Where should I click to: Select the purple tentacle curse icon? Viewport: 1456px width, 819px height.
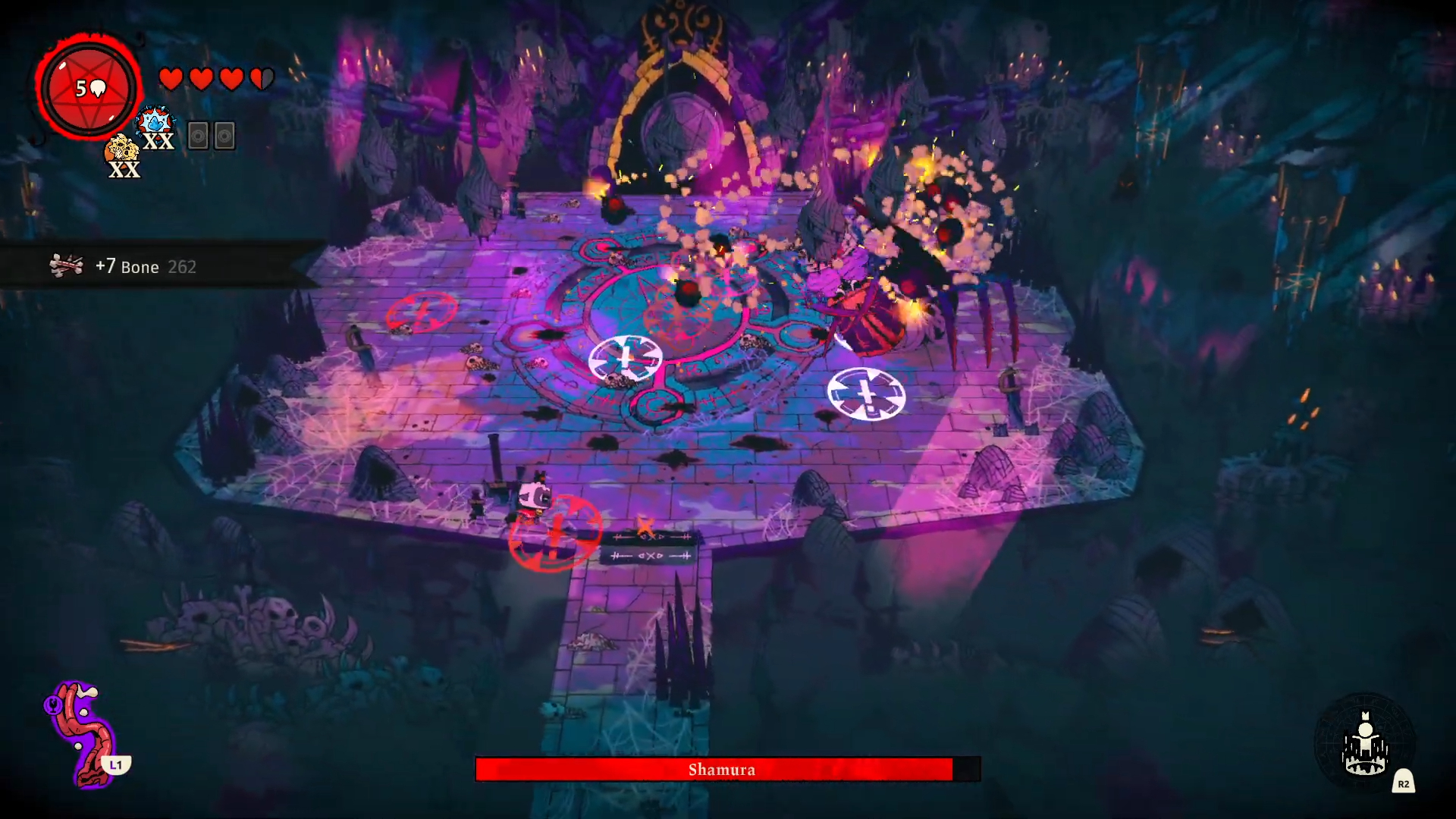point(82,732)
